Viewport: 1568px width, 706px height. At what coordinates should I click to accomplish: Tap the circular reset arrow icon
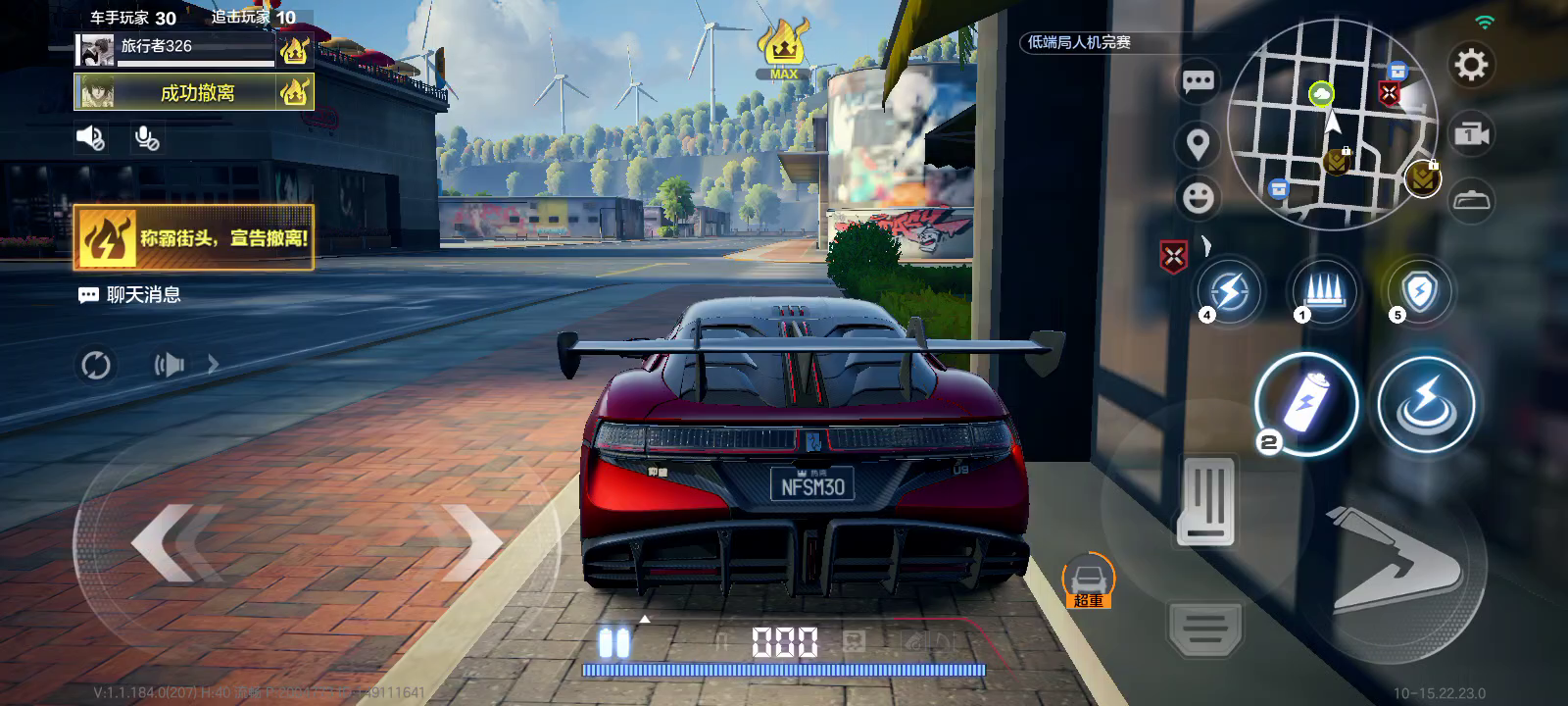pyautogui.click(x=96, y=366)
